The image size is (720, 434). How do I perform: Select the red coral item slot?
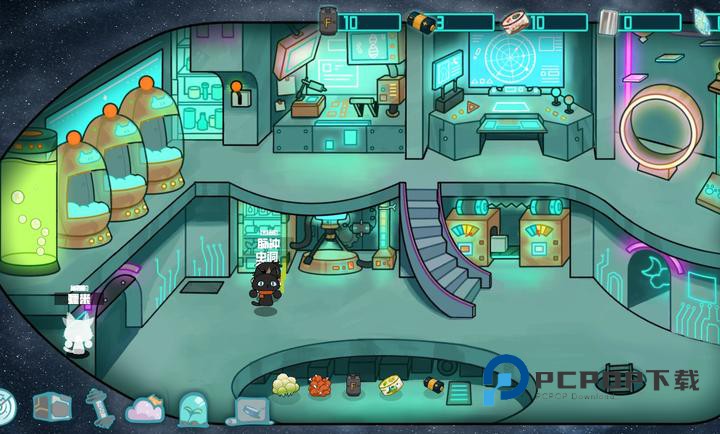pyautogui.click(x=320, y=385)
